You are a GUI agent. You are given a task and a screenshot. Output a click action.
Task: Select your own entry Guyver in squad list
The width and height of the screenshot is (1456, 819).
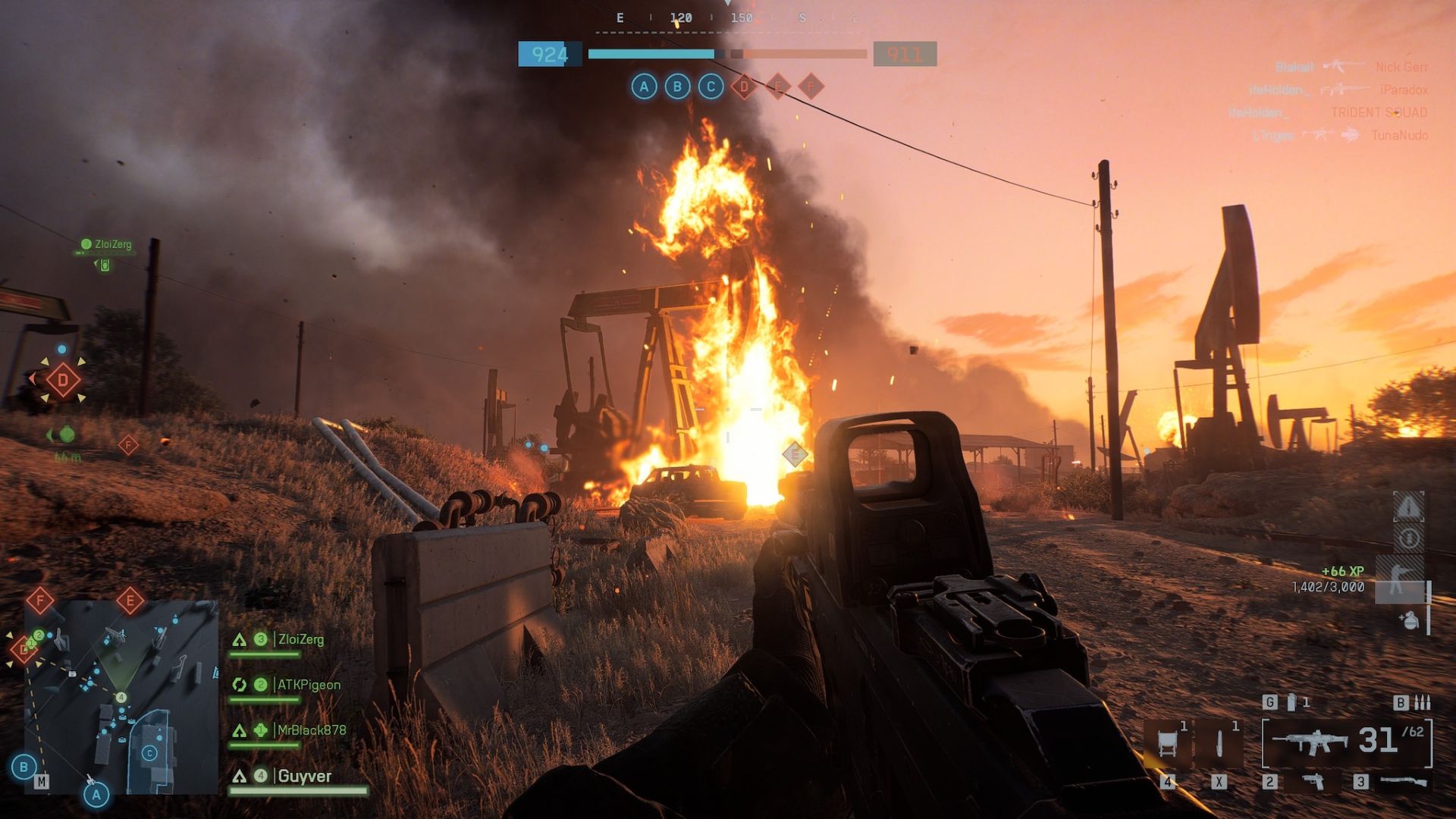[304, 776]
